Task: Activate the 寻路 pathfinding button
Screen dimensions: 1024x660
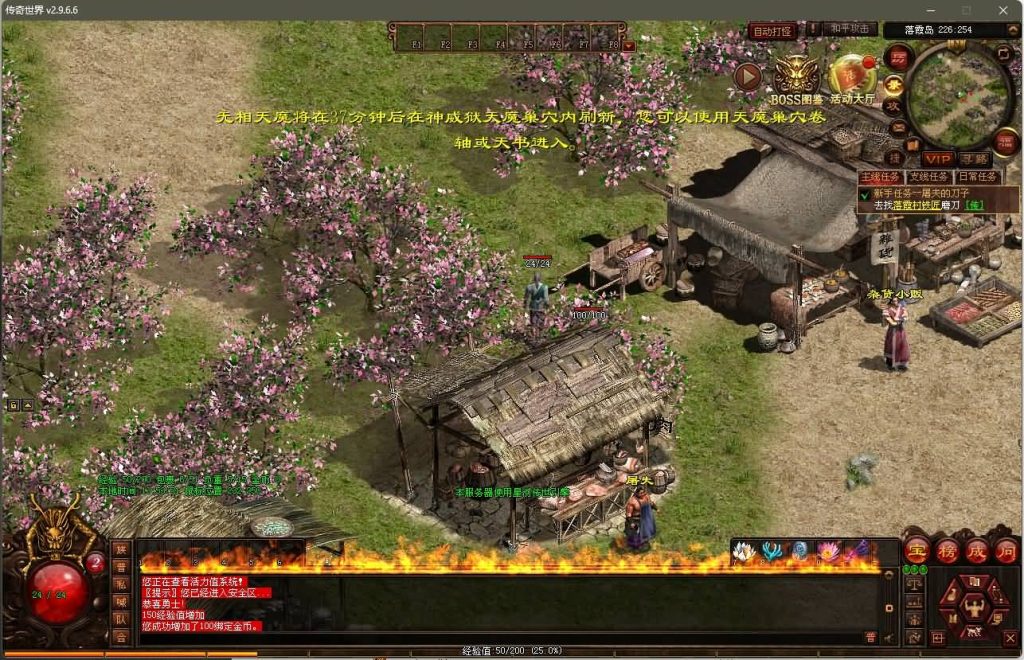Action: click(x=974, y=159)
